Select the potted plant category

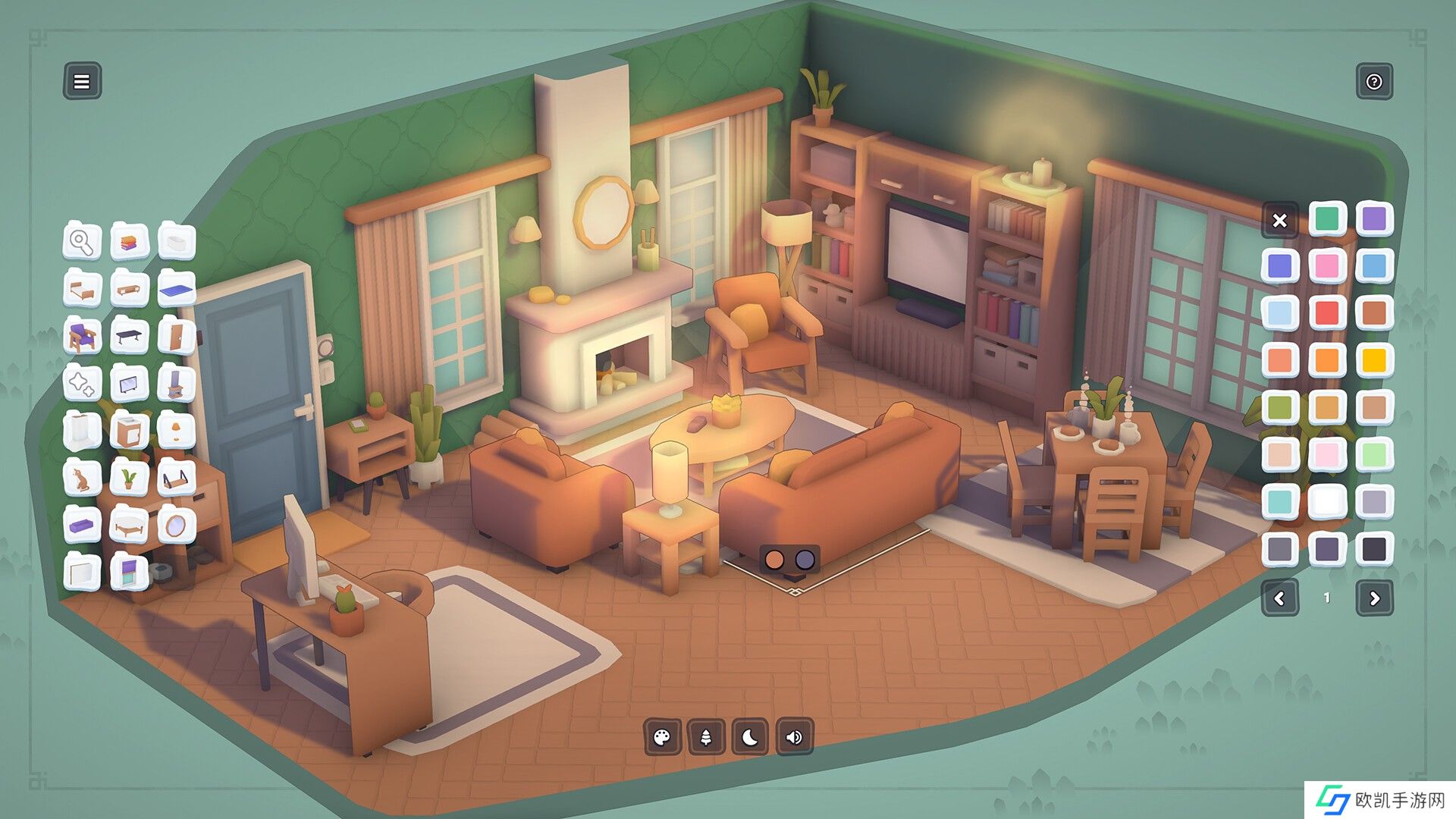click(129, 479)
